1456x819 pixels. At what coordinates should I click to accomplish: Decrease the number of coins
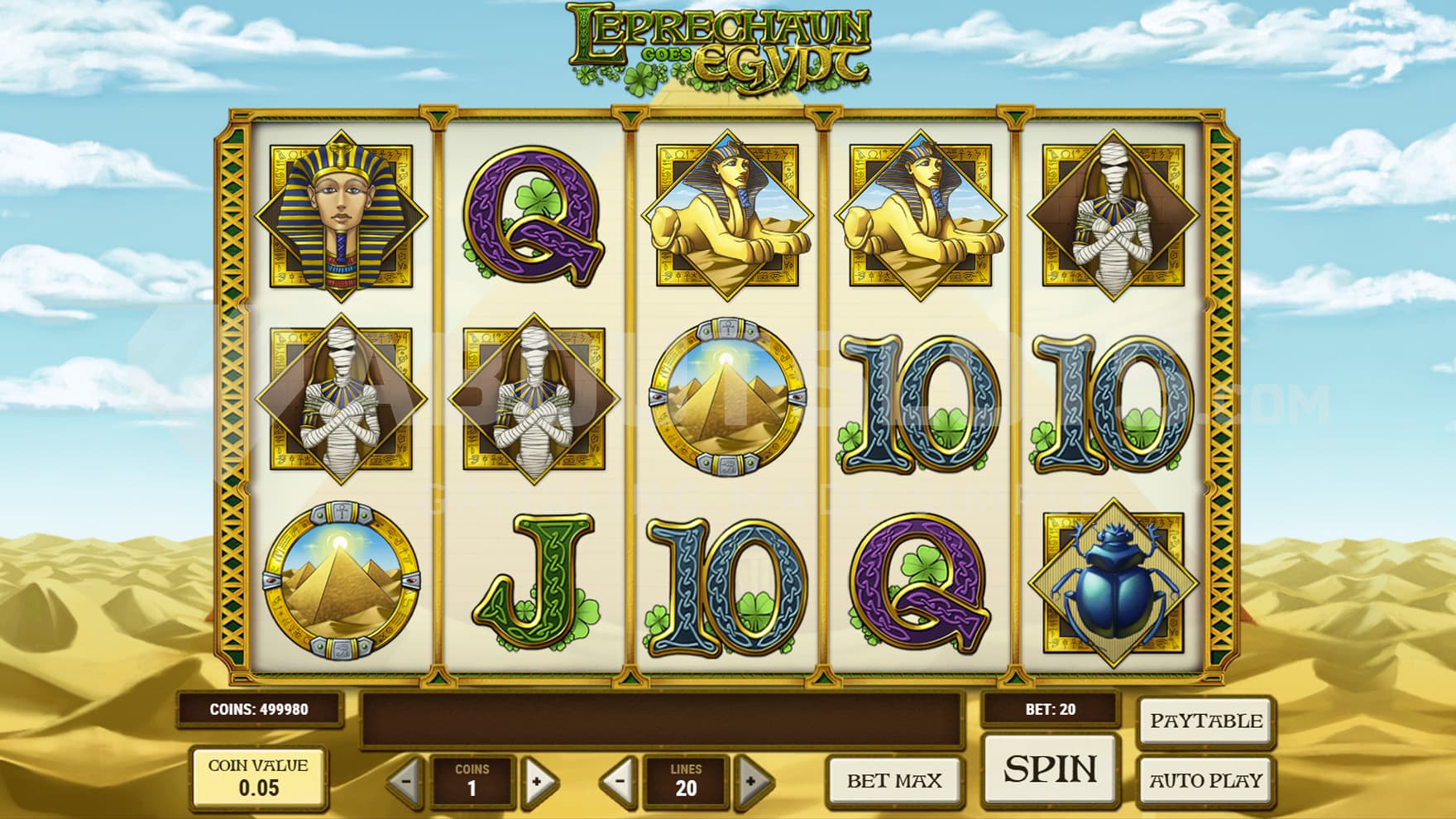pos(407,780)
